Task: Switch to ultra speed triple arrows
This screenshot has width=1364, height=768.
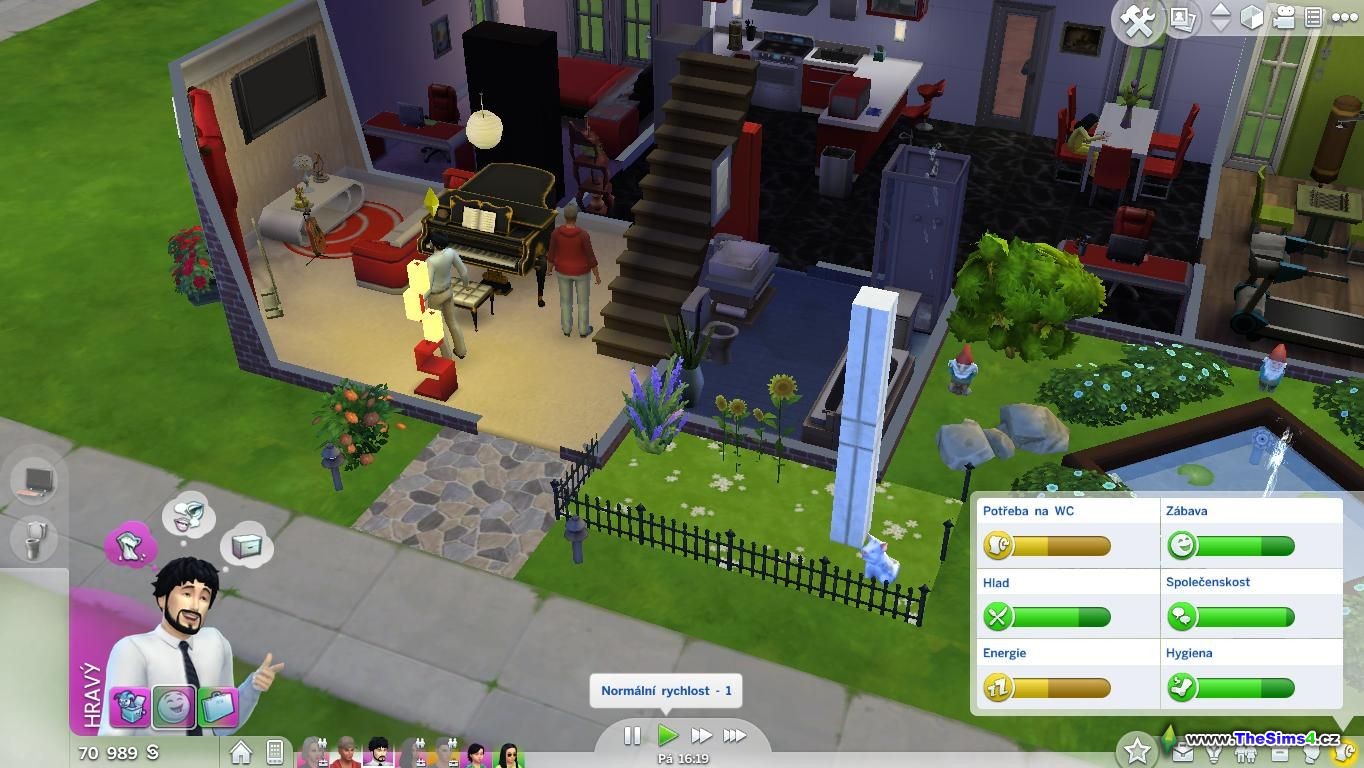Action: (x=735, y=736)
